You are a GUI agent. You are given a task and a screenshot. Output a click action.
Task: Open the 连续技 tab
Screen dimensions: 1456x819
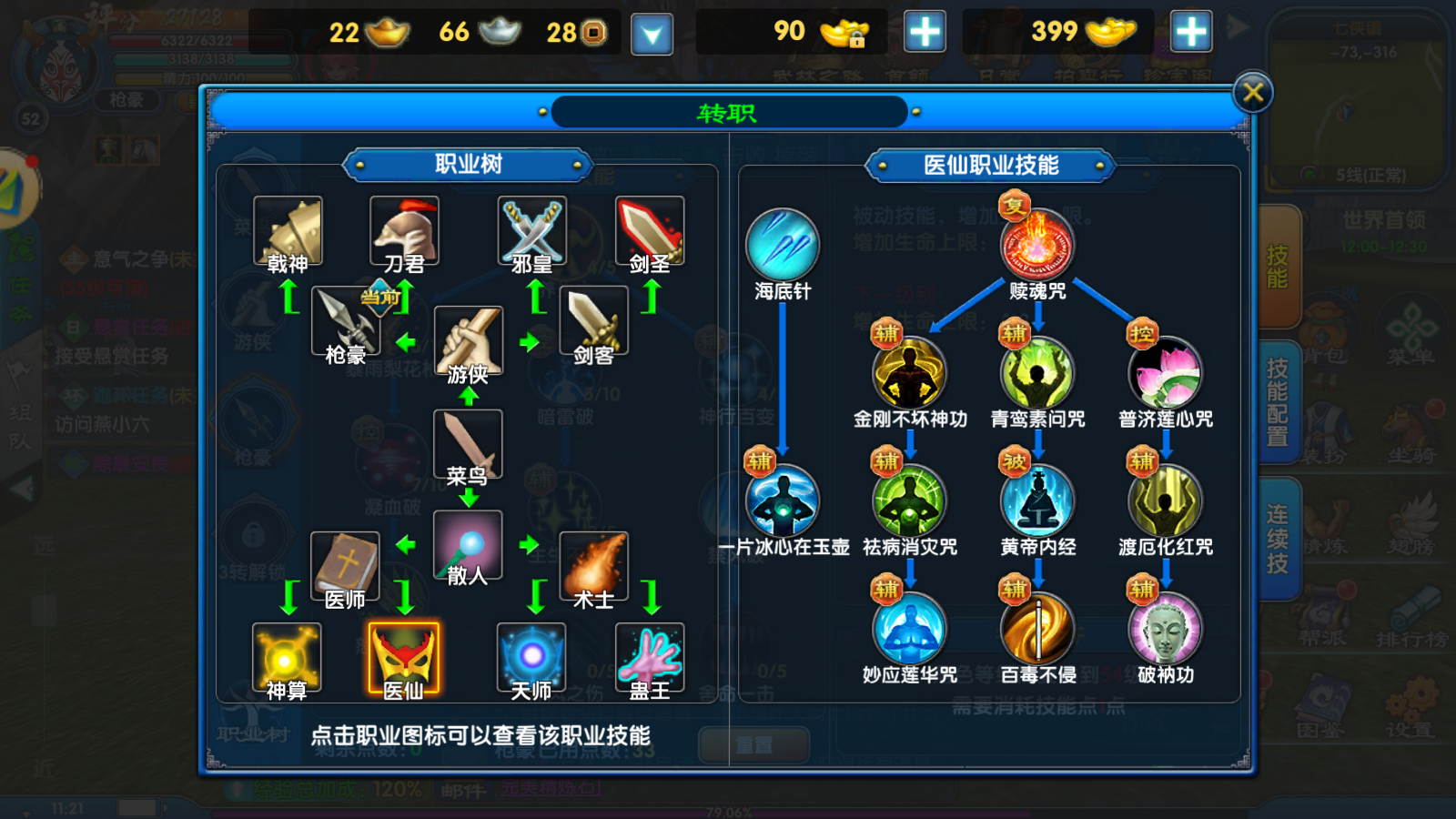tap(1278, 537)
